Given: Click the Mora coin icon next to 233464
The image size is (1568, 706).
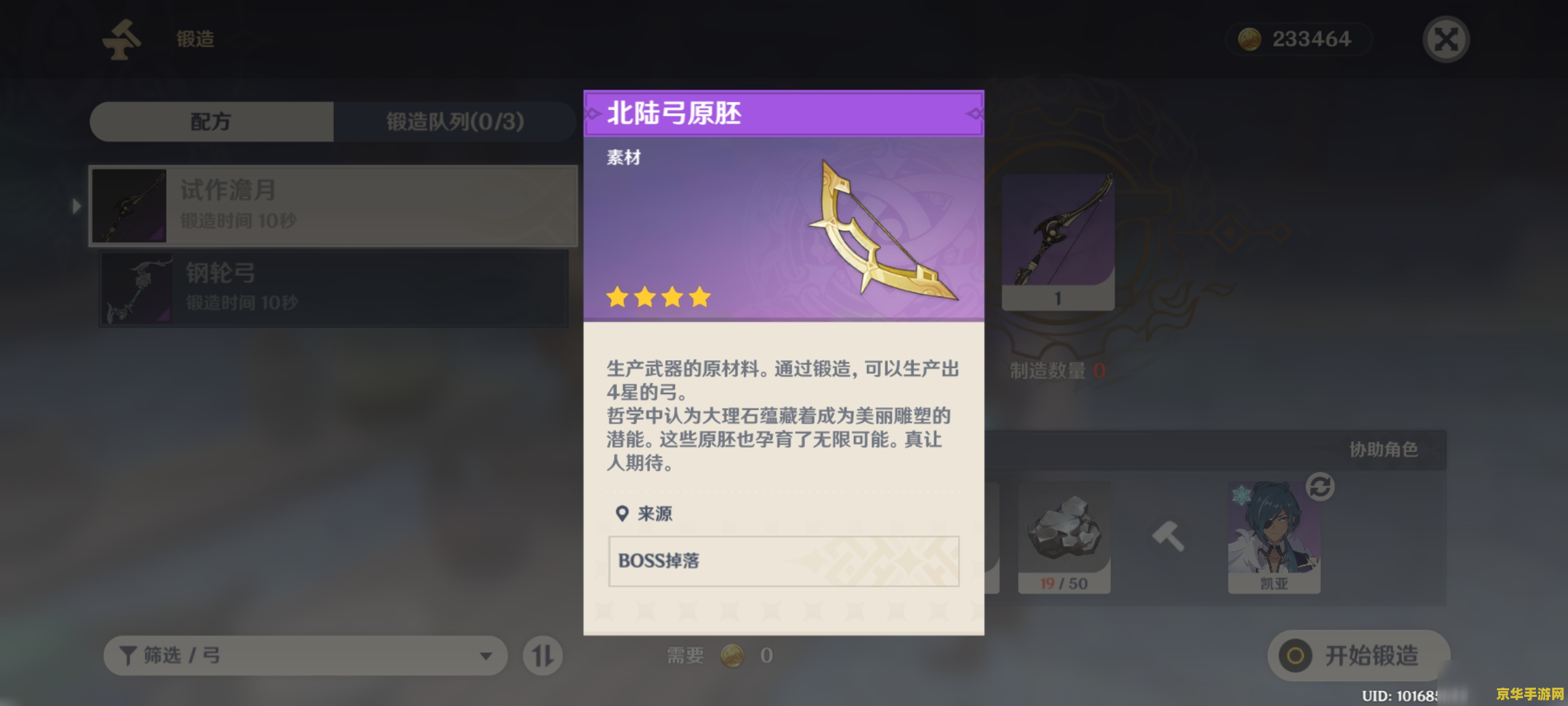Looking at the screenshot, I should [1252, 39].
